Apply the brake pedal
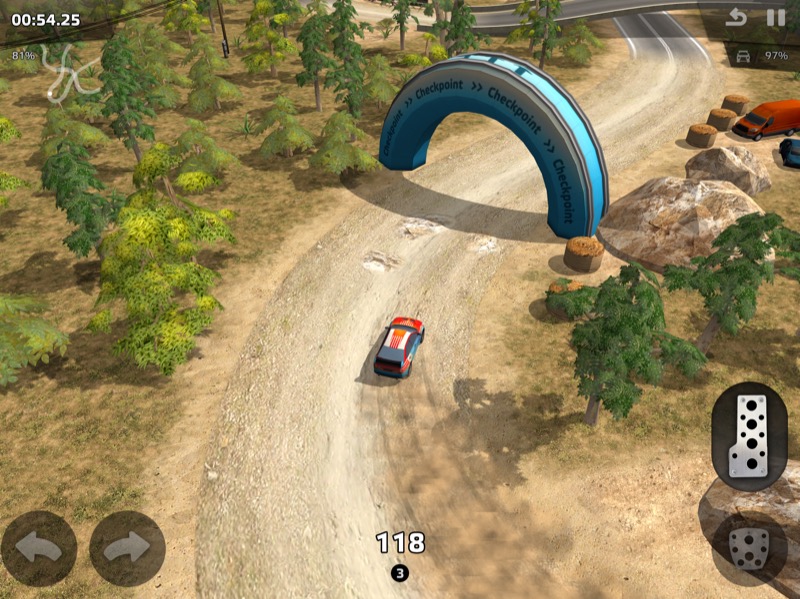The height and width of the screenshot is (599, 800). click(749, 548)
